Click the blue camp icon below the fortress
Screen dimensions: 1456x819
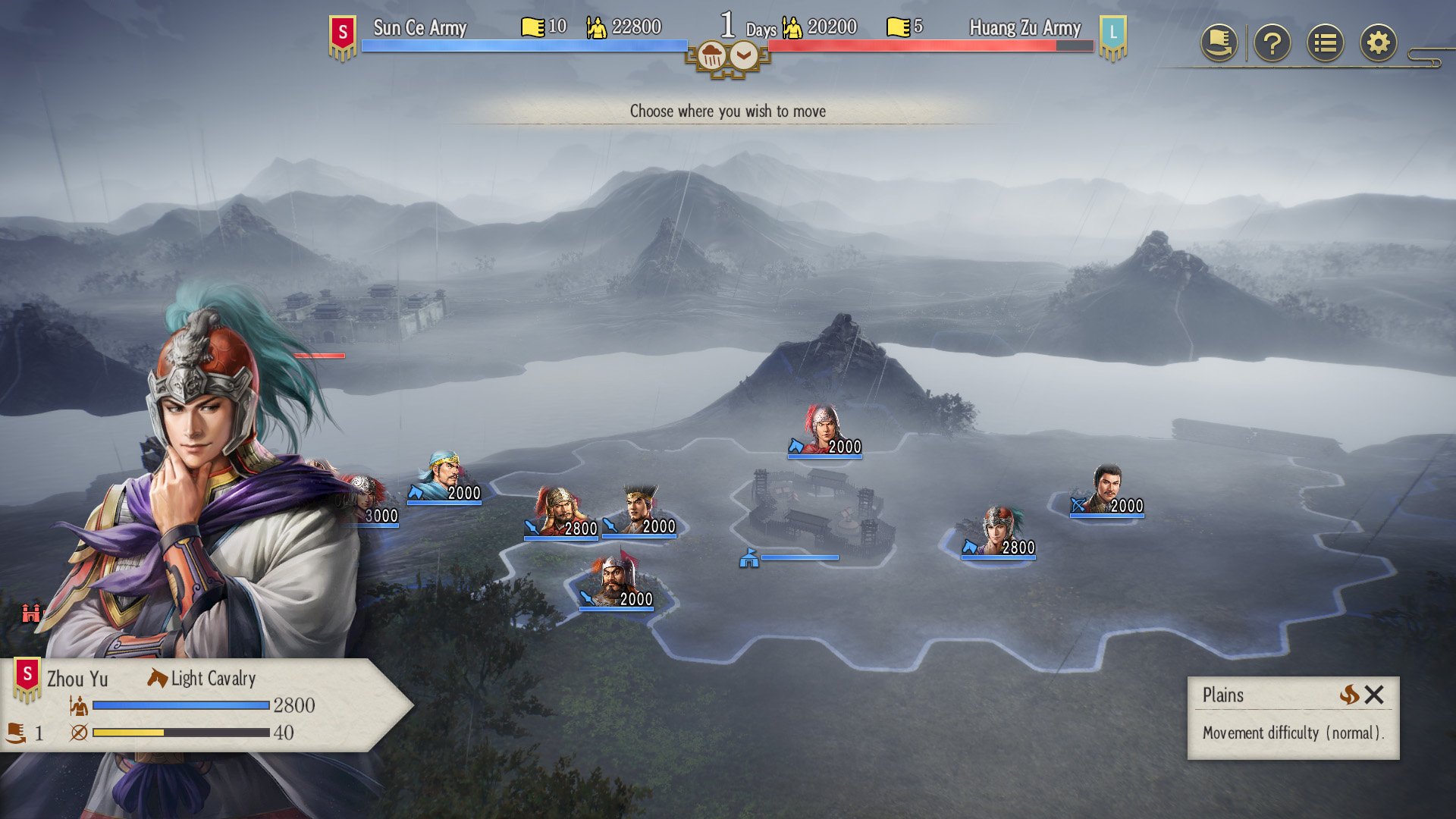[749, 559]
